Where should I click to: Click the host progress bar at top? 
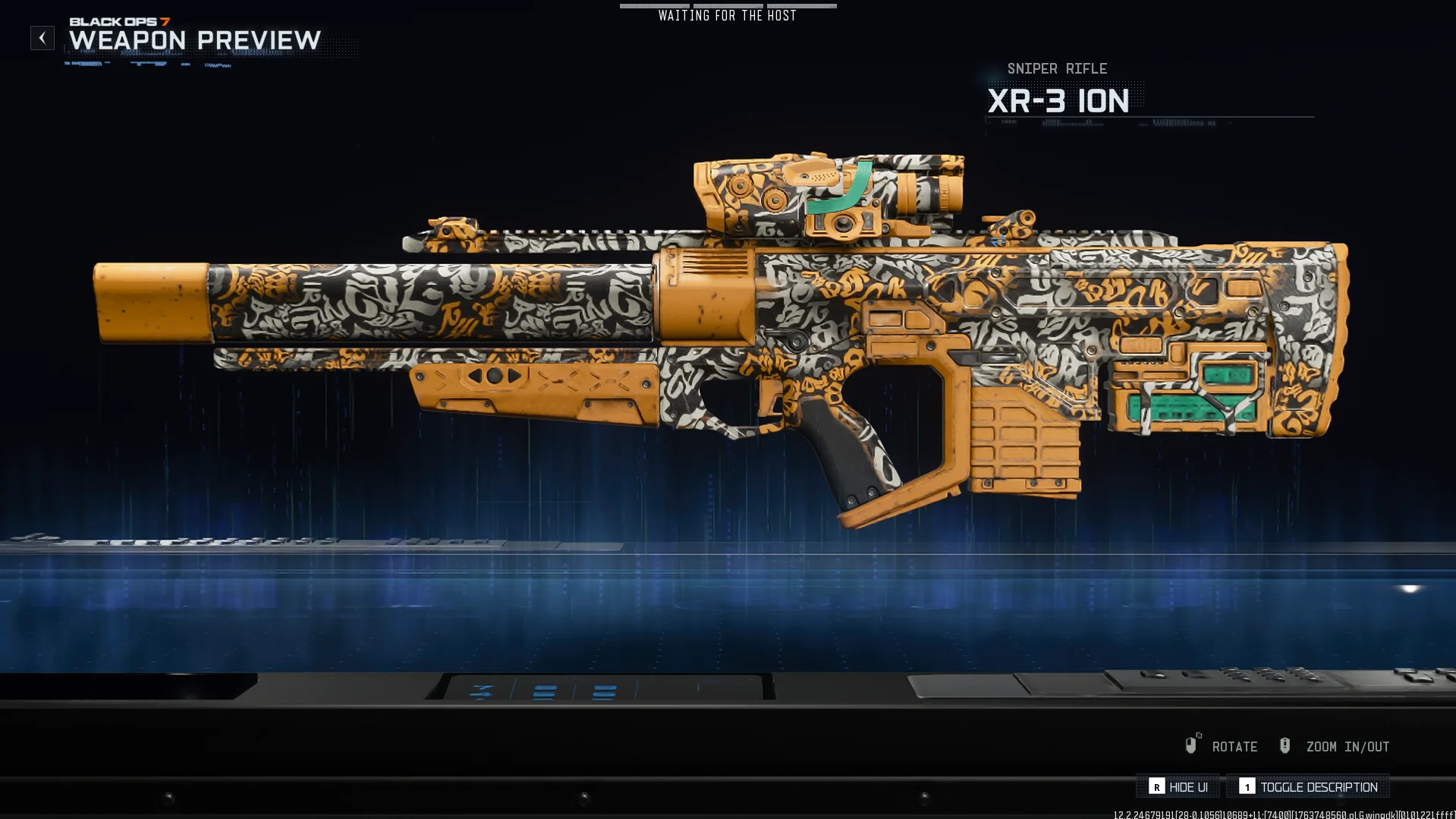tap(727, 5)
